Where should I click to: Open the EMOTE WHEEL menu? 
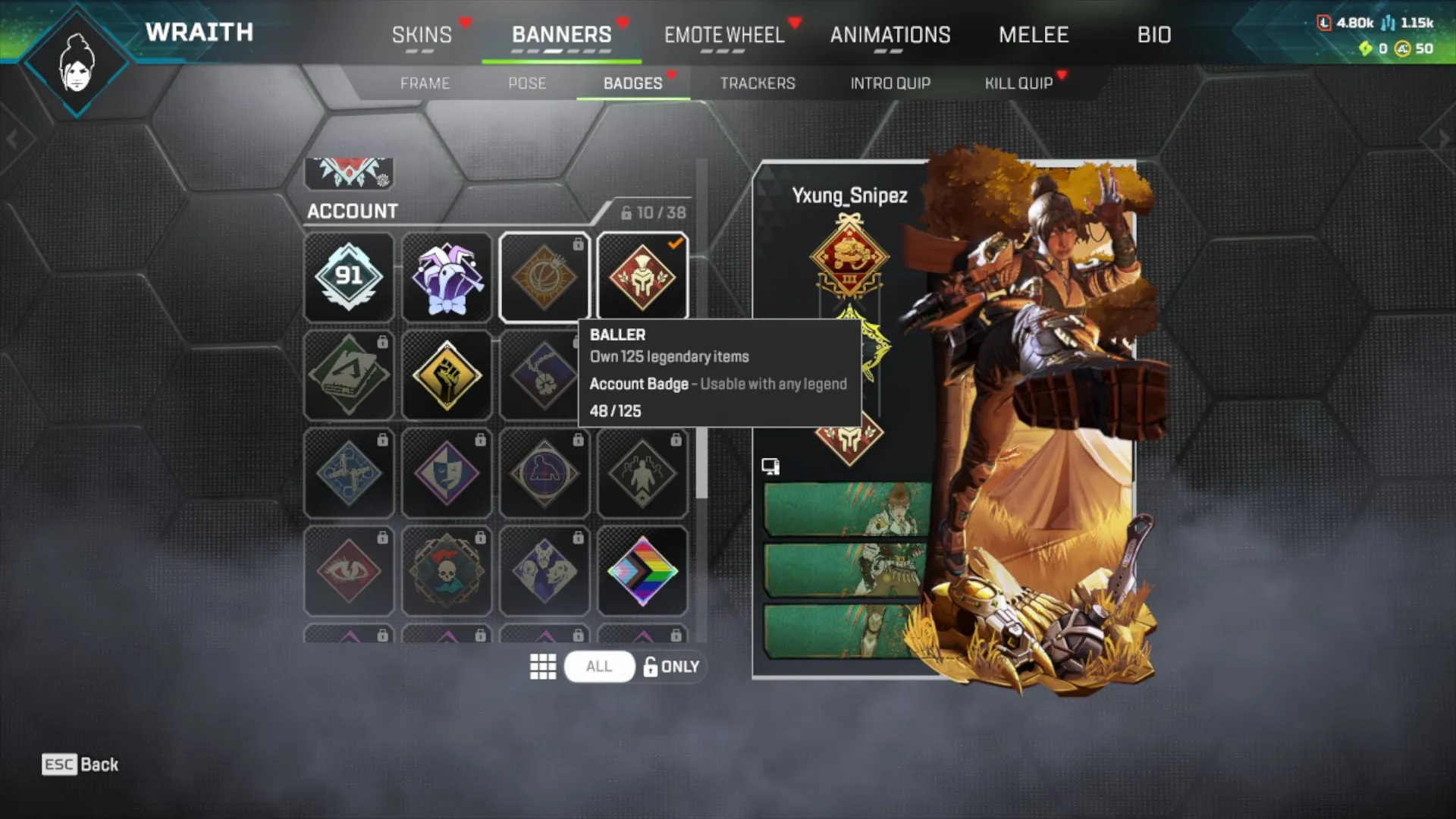(x=724, y=36)
